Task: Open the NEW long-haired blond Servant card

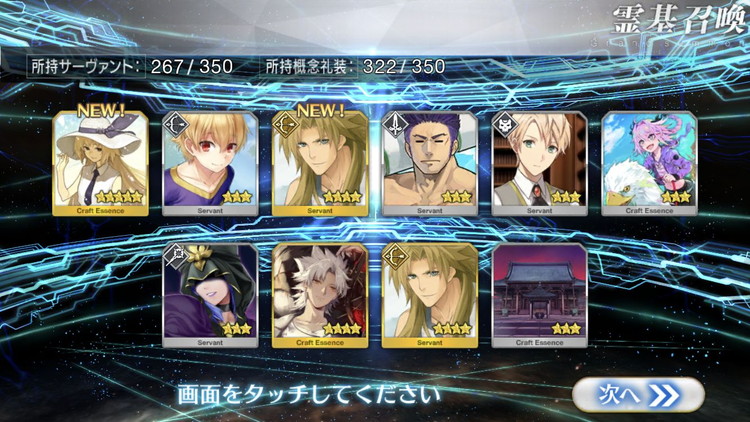Action: 320,162
